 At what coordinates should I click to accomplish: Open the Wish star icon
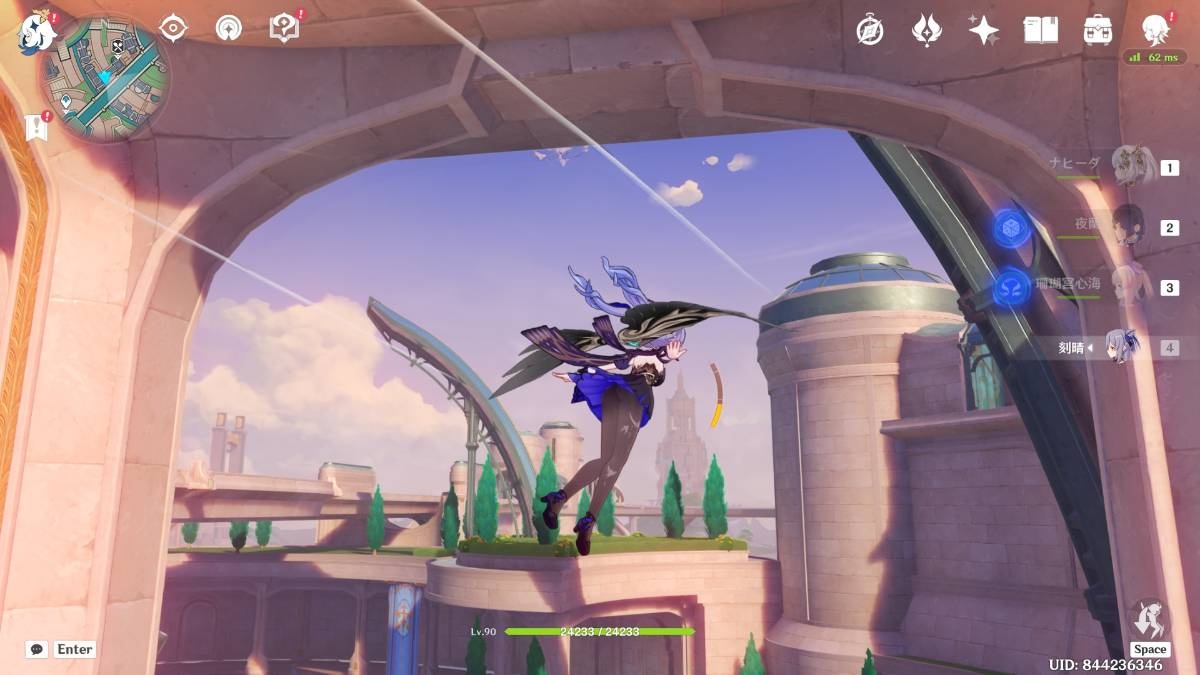pos(984,30)
